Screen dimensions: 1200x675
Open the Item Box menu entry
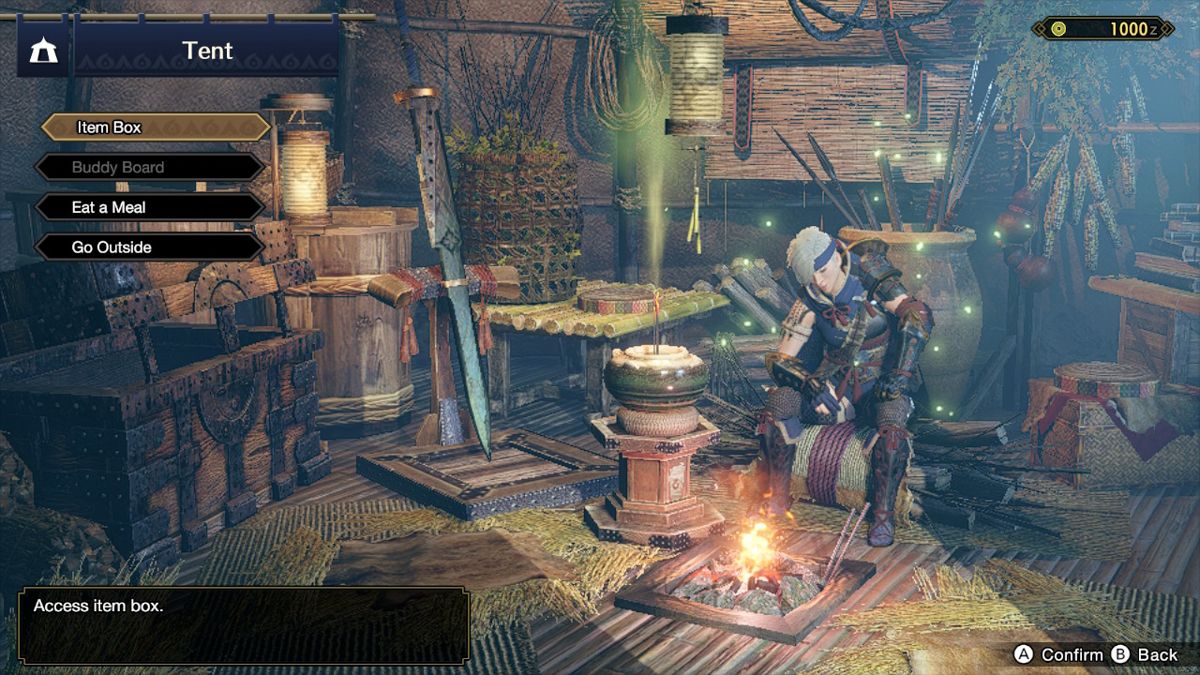point(154,127)
